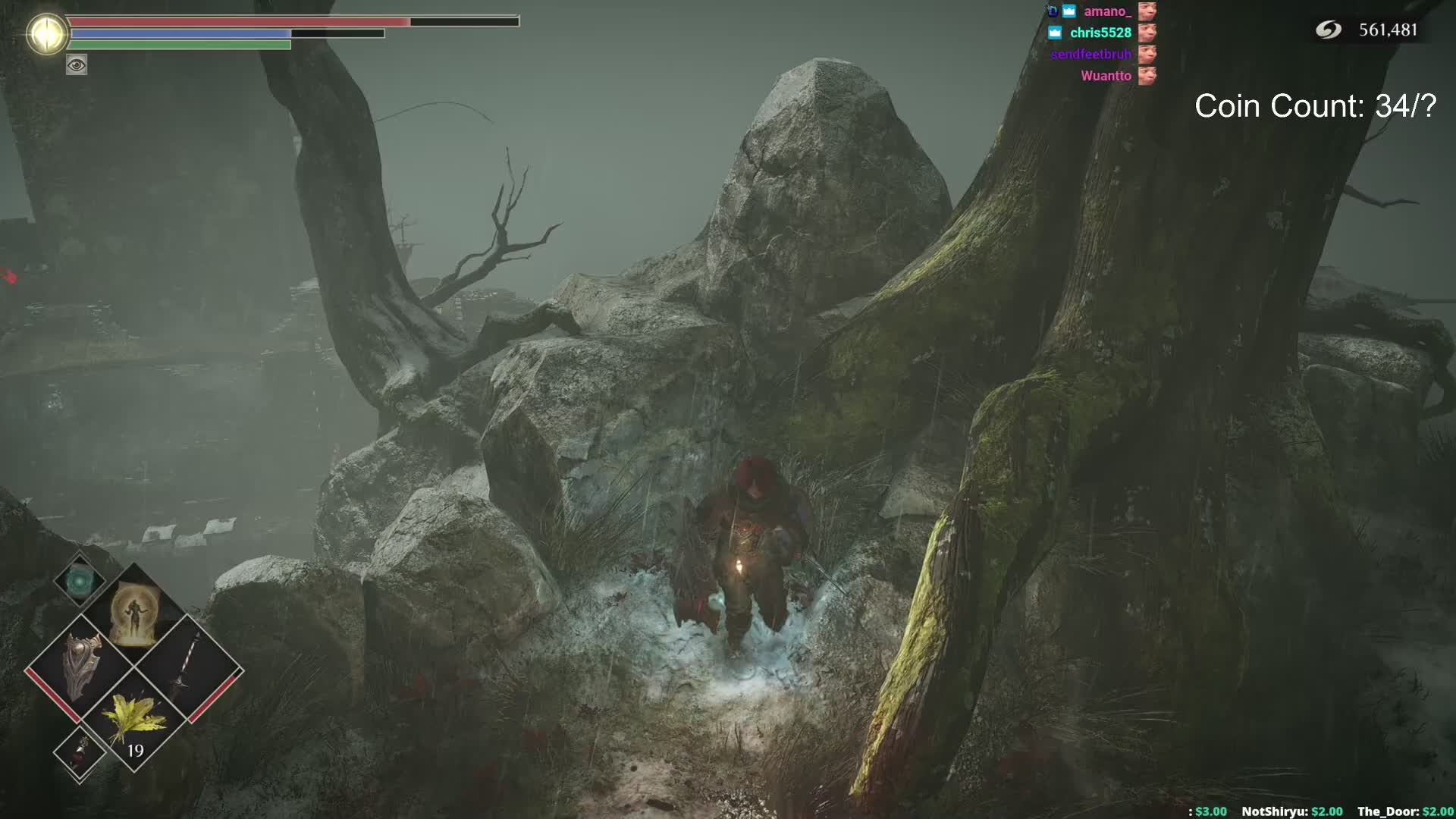Open Wuantto's name in the stream overlay
This screenshot has height=819, width=1456.
click(1106, 76)
